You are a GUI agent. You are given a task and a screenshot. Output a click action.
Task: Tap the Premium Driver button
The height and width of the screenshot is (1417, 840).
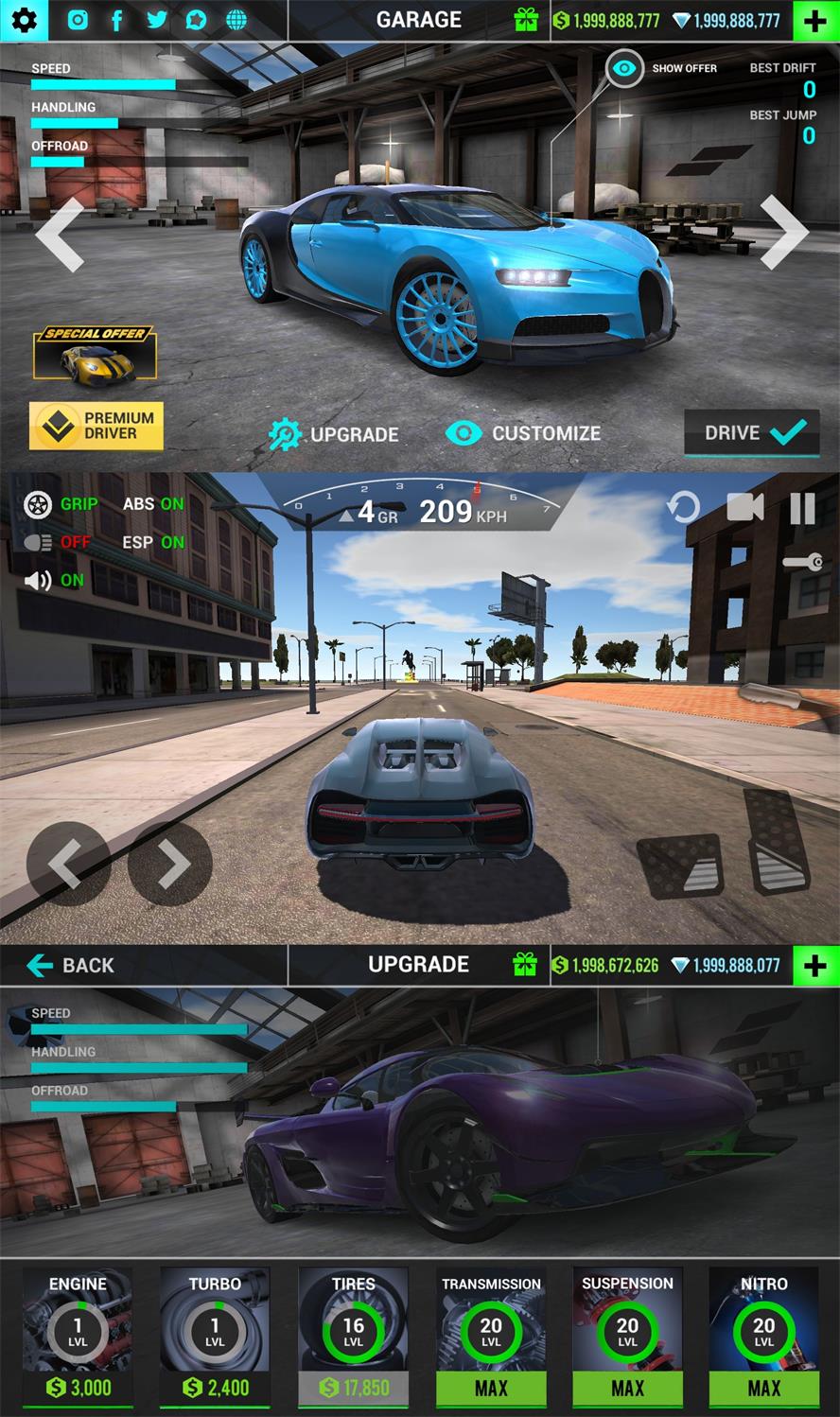coord(96,426)
